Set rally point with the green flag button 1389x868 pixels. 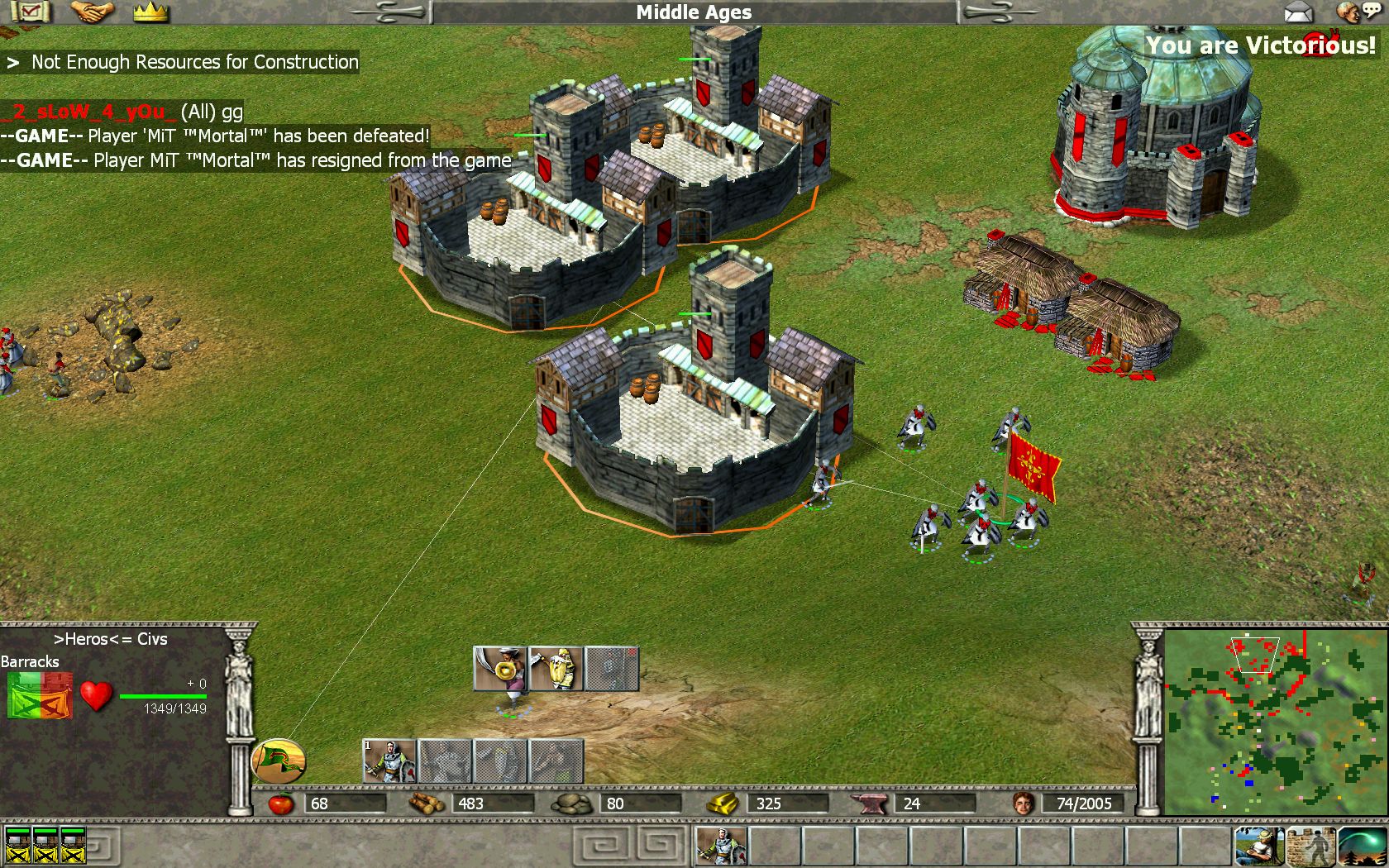pyautogui.click(x=278, y=761)
